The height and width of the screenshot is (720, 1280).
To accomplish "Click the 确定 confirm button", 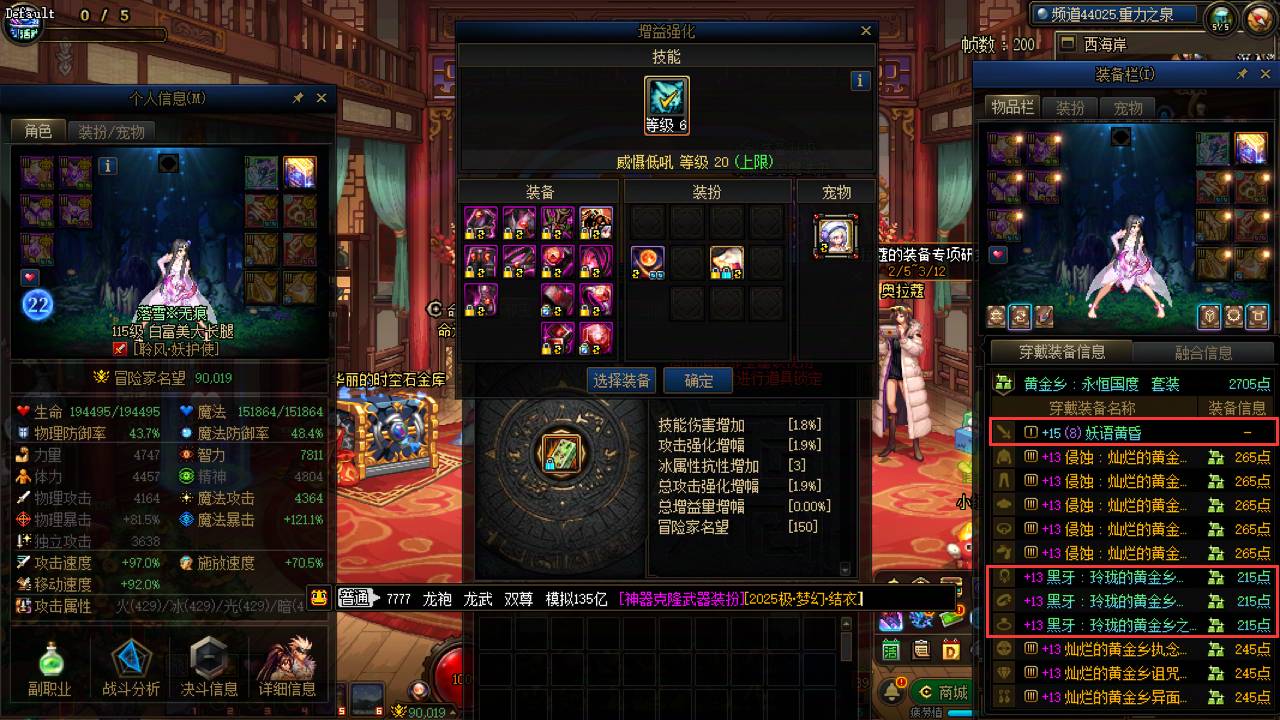I will pyautogui.click(x=697, y=380).
